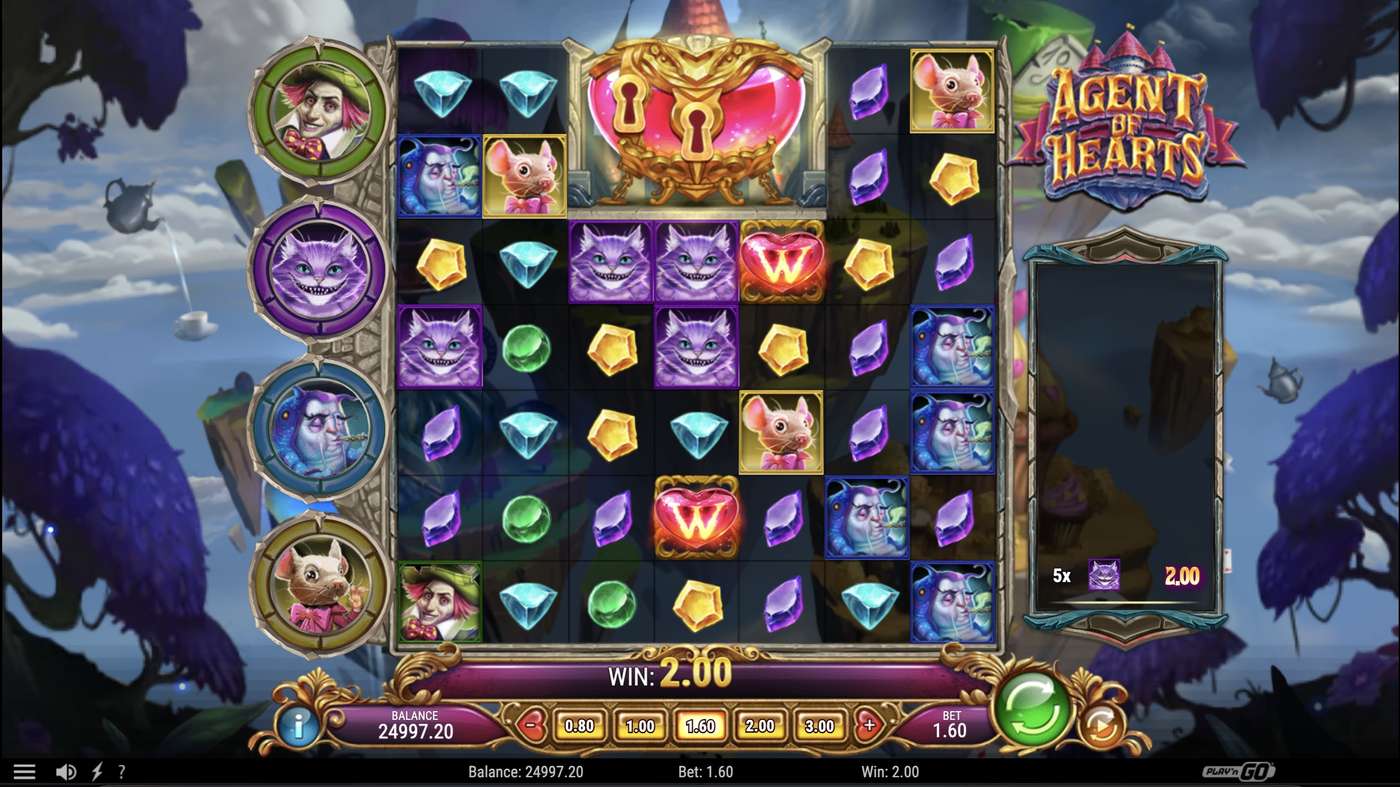Decrease the bet with the minus heart

[529, 722]
